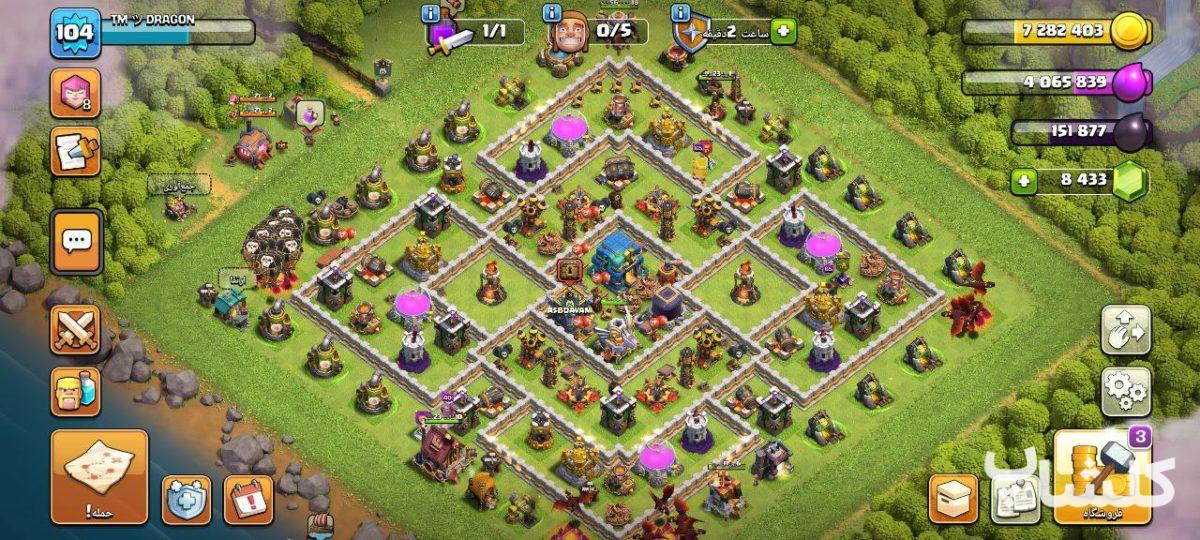The height and width of the screenshot is (540, 1200).
Task: Open the storage box button
Action: point(953,499)
